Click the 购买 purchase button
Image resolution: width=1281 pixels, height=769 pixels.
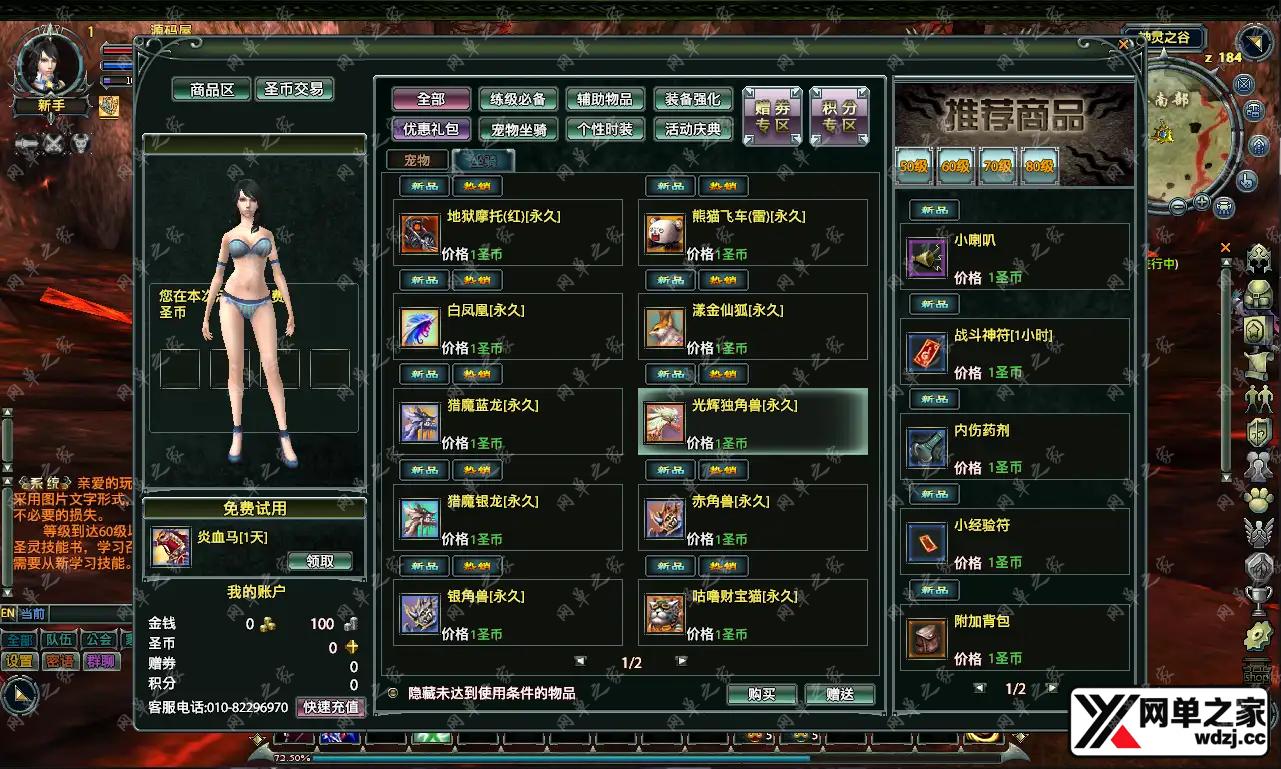pos(762,694)
